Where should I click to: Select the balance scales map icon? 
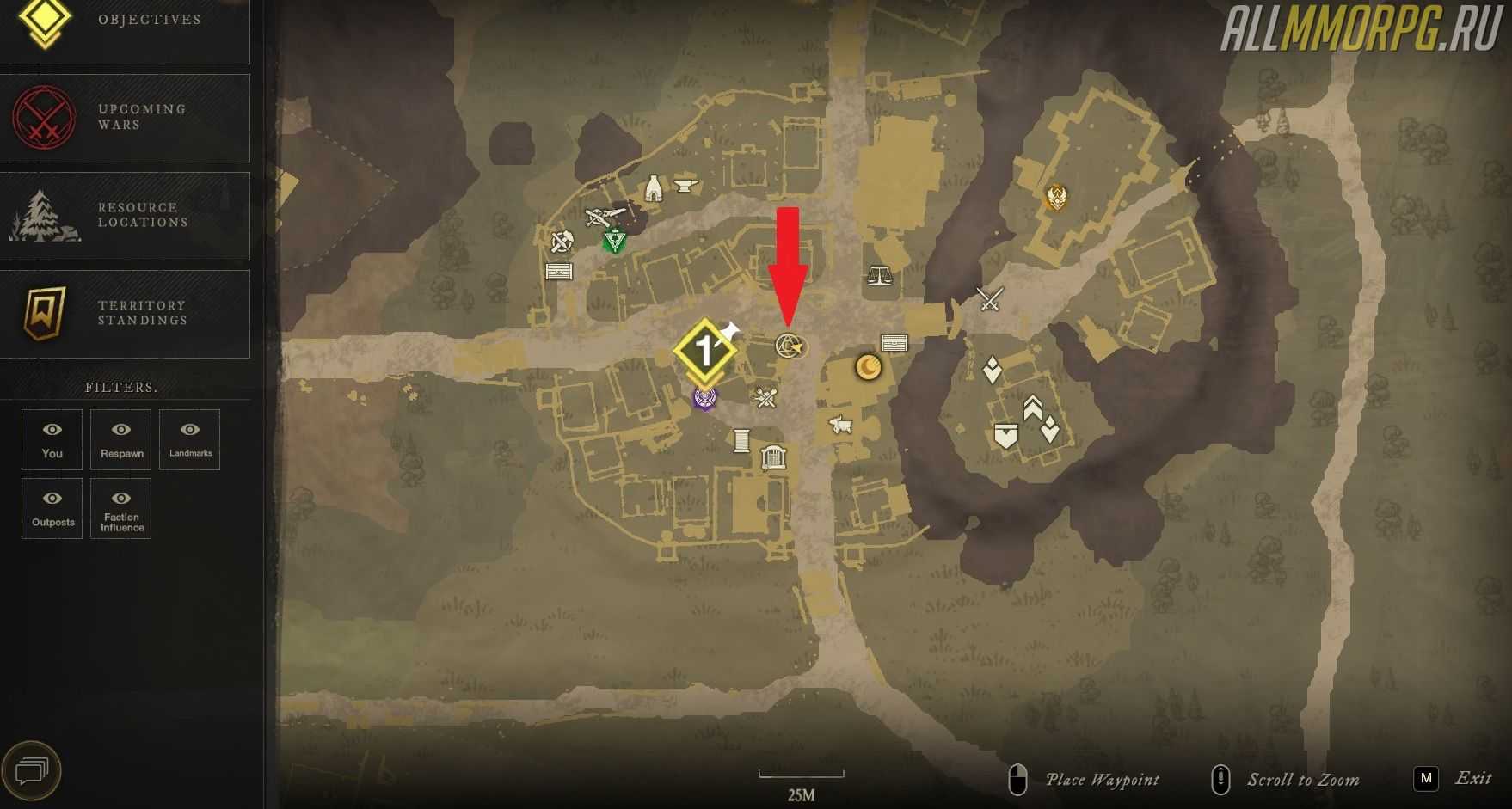[879, 275]
